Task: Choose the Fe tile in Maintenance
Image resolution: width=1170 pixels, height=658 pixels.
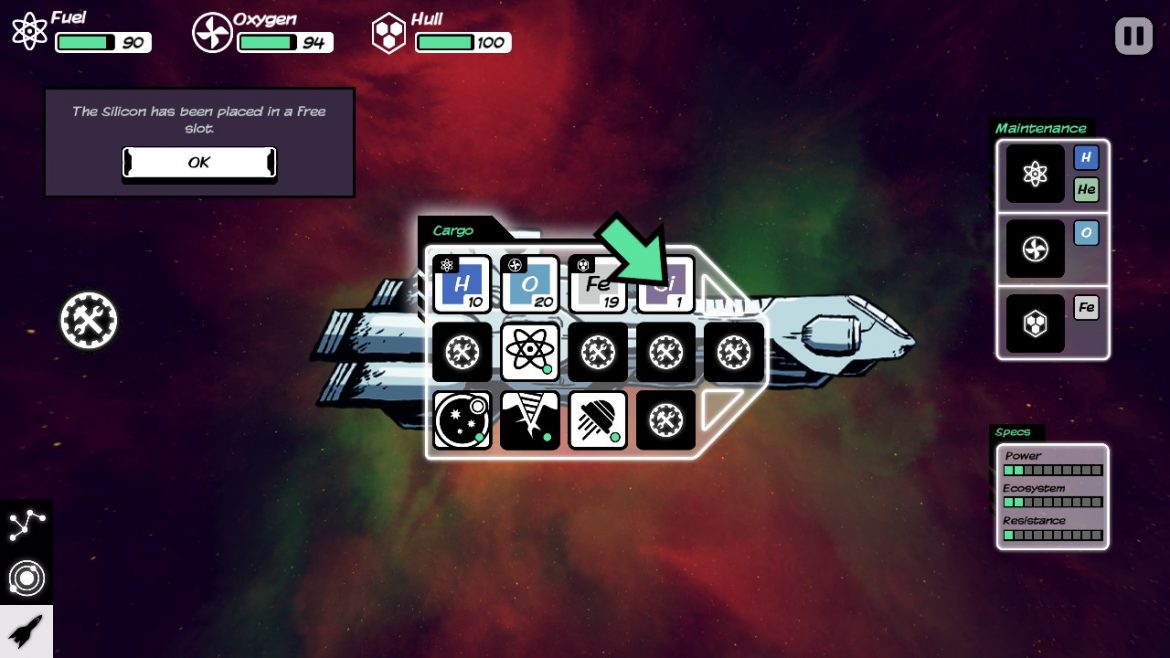Action: (1087, 307)
